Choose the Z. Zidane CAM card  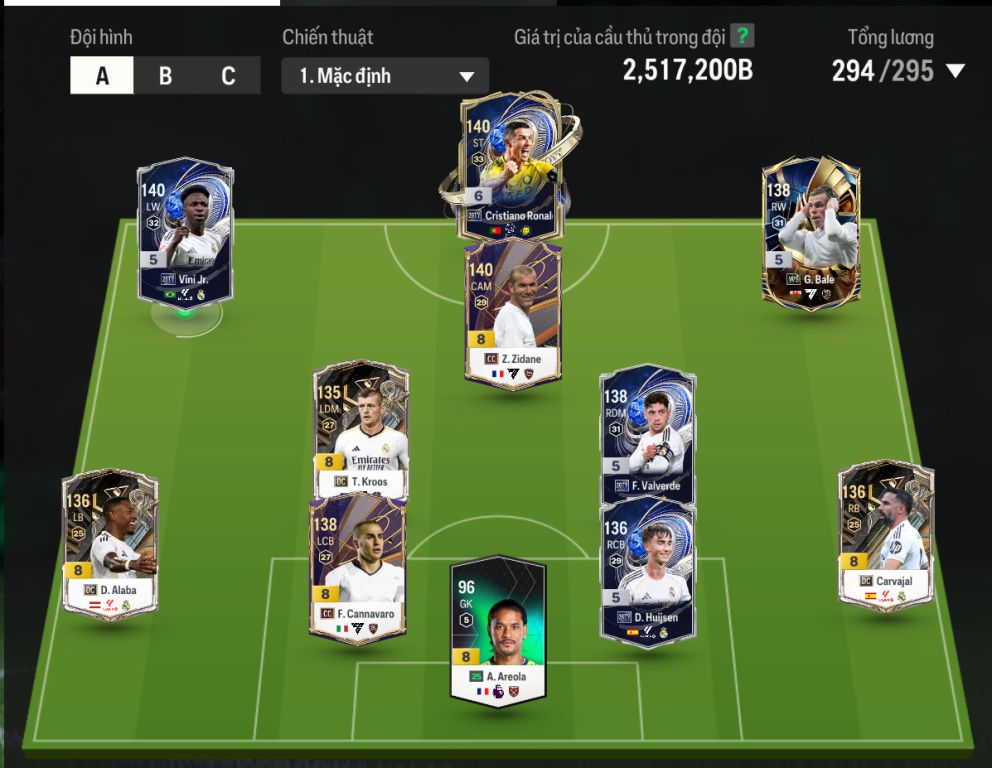514,313
